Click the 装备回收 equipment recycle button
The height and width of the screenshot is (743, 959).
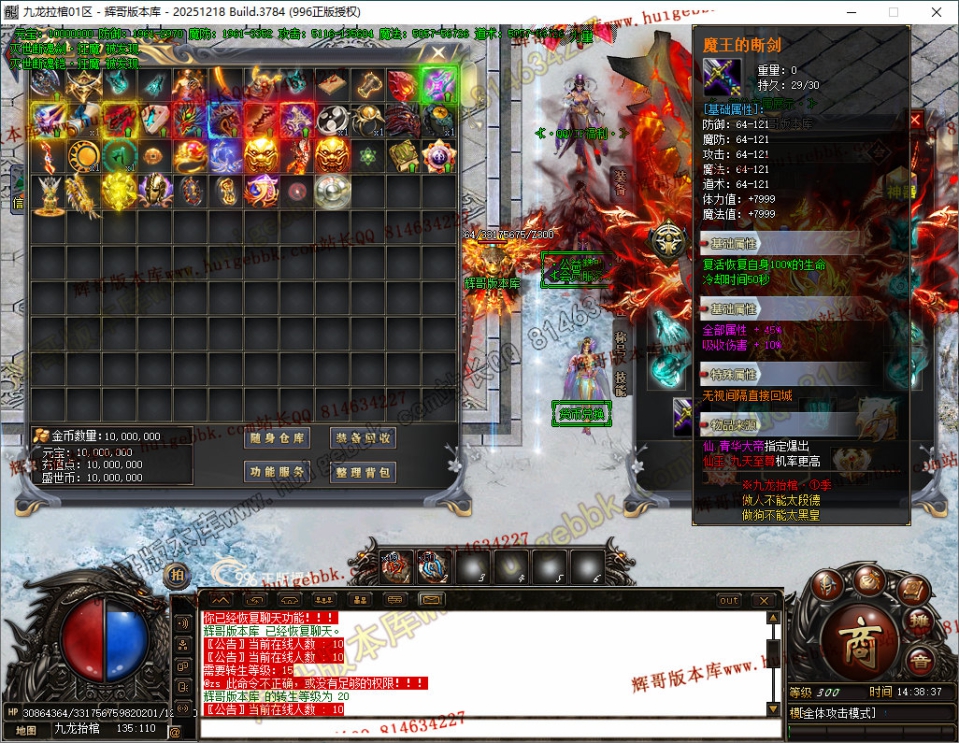click(364, 438)
